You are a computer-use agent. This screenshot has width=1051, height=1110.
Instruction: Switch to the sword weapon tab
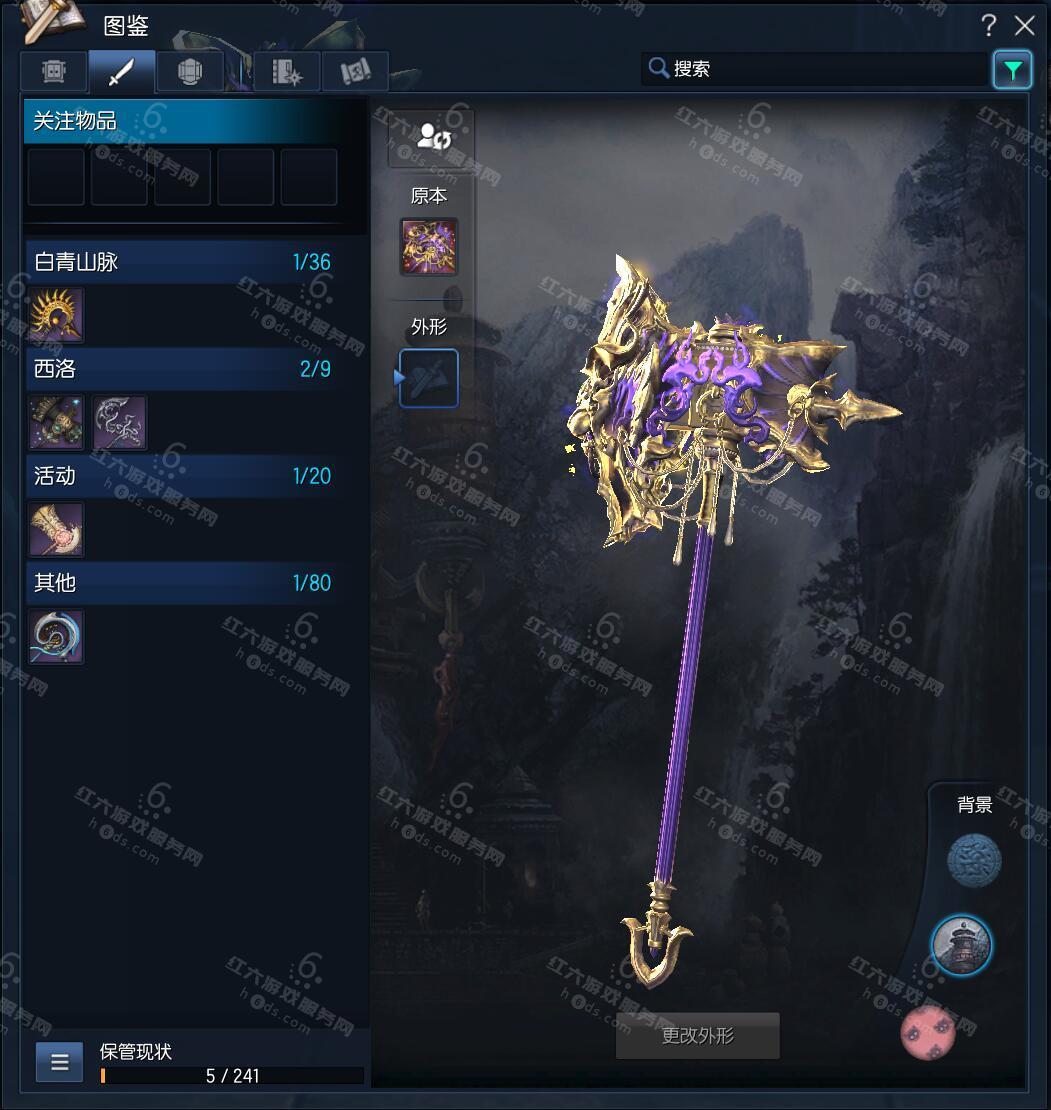[121, 72]
